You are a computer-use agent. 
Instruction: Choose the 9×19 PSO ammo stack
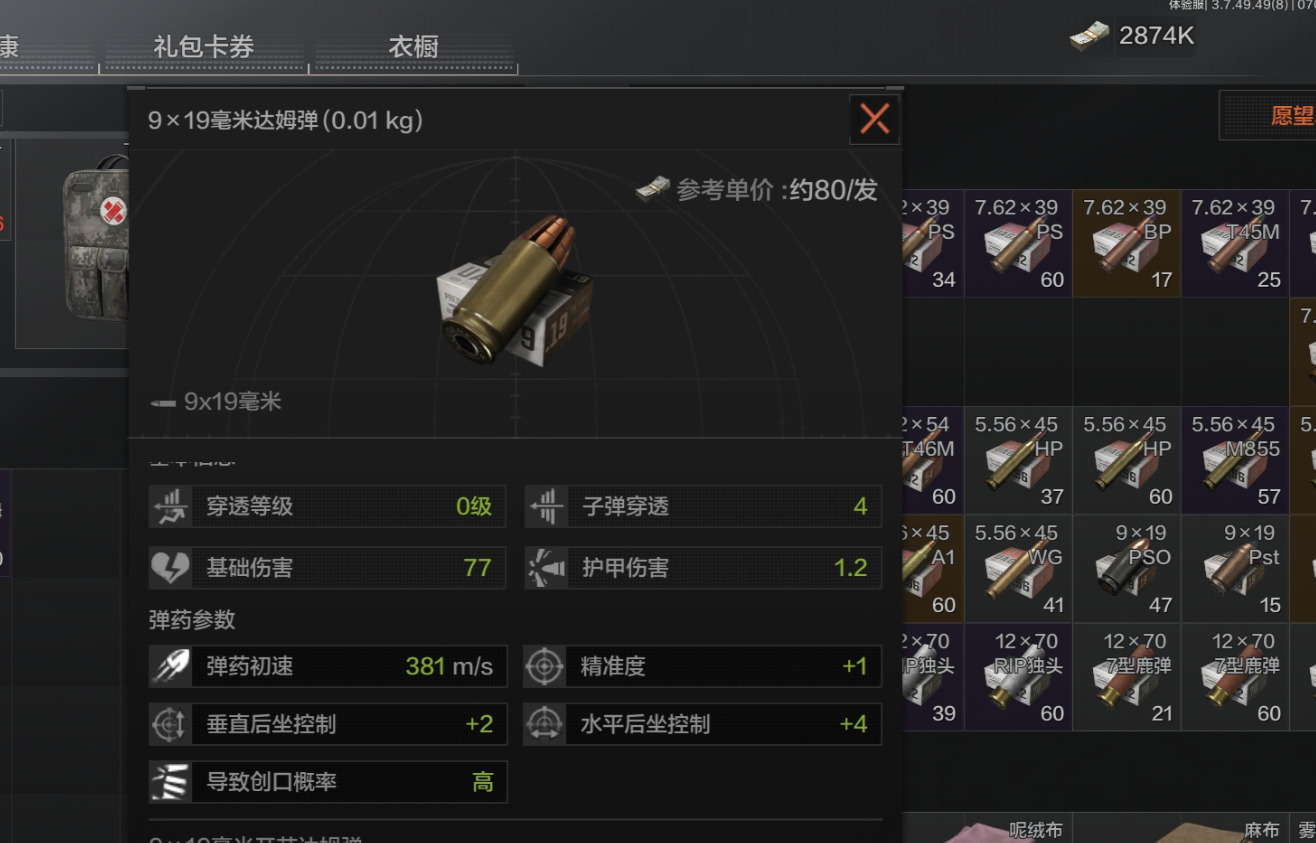(1126, 568)
